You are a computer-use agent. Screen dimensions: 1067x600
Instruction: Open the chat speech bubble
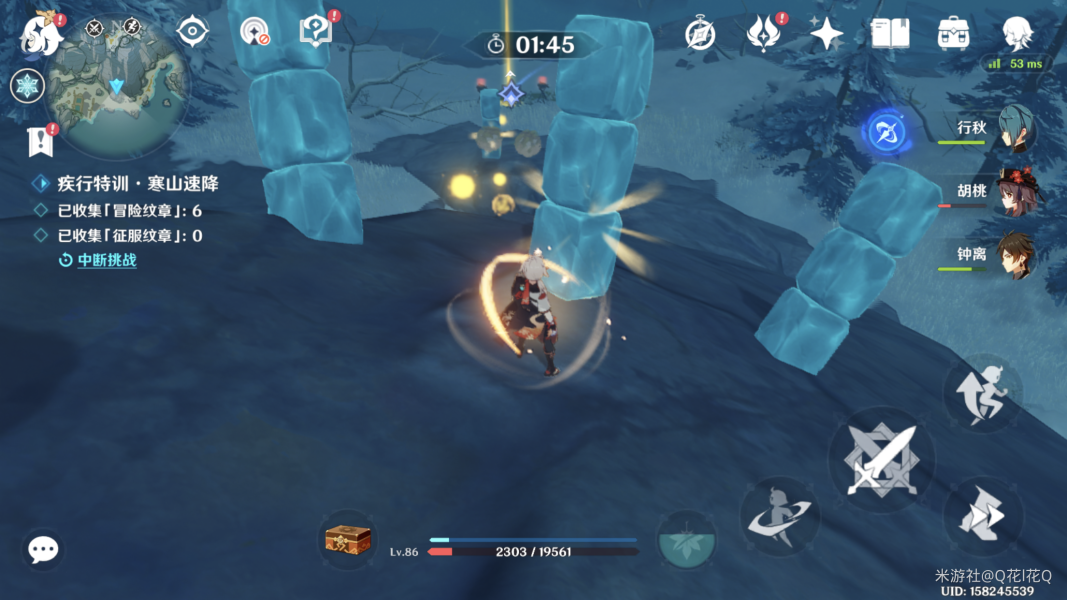[x=43, y=549]
